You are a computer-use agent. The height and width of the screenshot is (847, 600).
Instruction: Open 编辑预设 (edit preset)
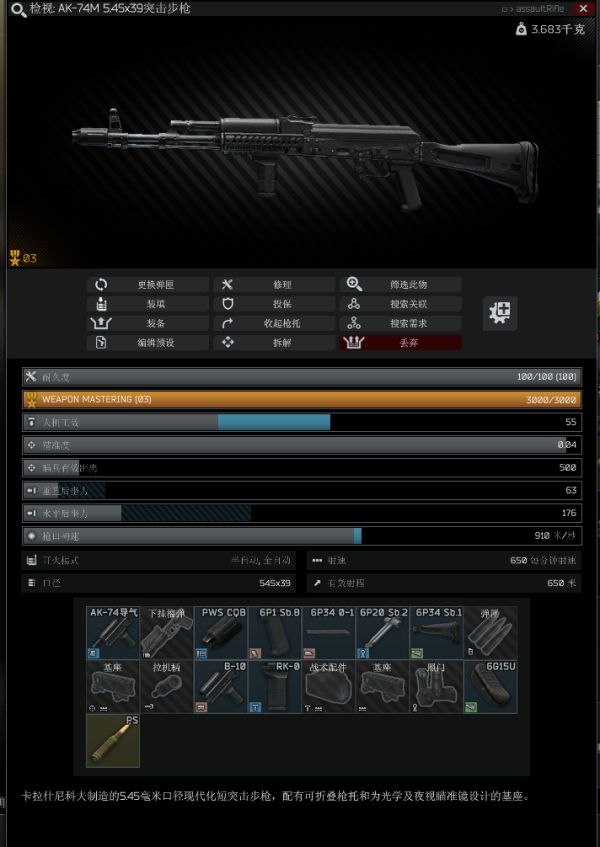coord(148,342)
